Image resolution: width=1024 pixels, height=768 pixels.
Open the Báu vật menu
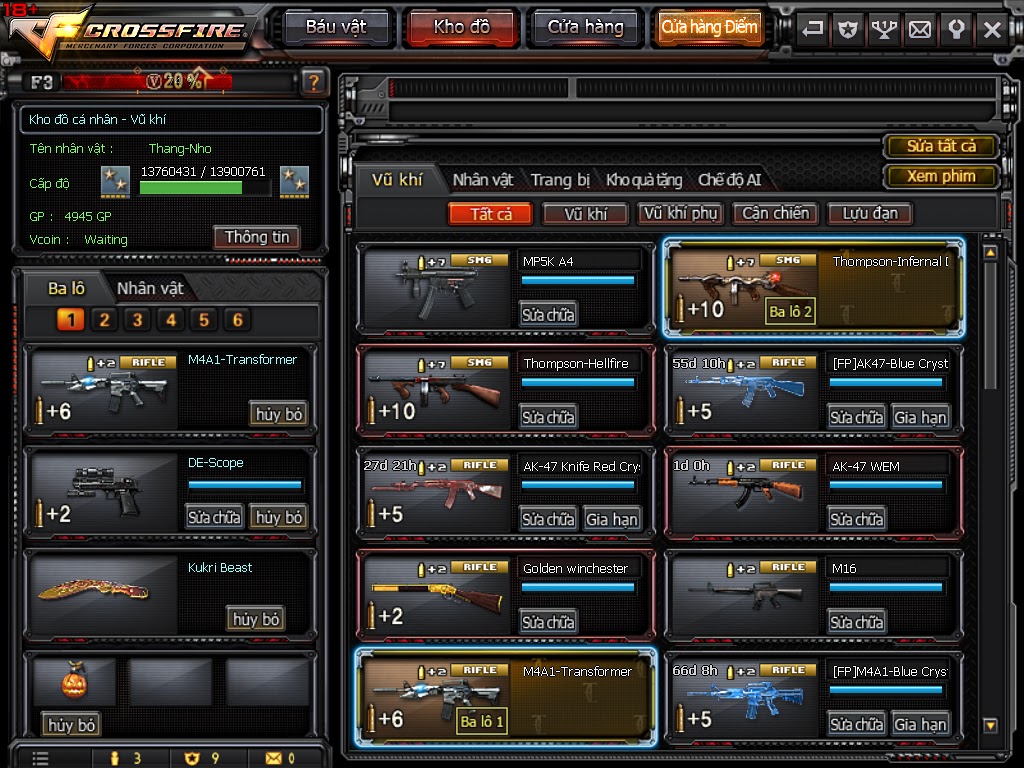click(x=336, y=27)
